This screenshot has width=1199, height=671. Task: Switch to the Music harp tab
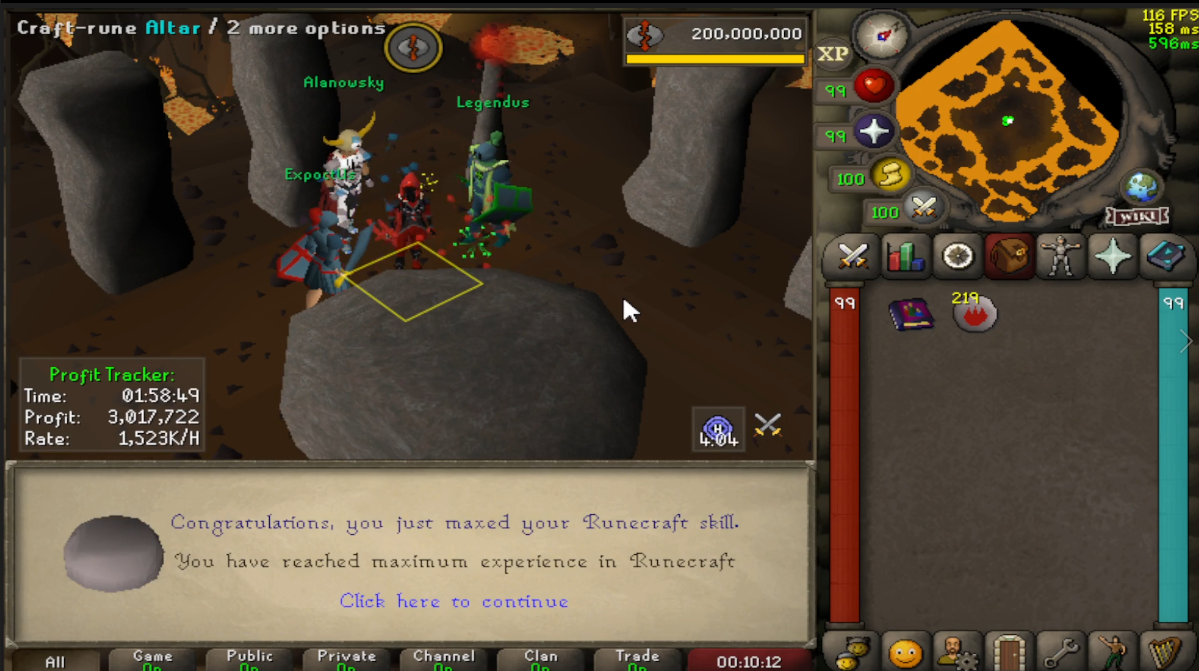click(x=1163, y=652)
